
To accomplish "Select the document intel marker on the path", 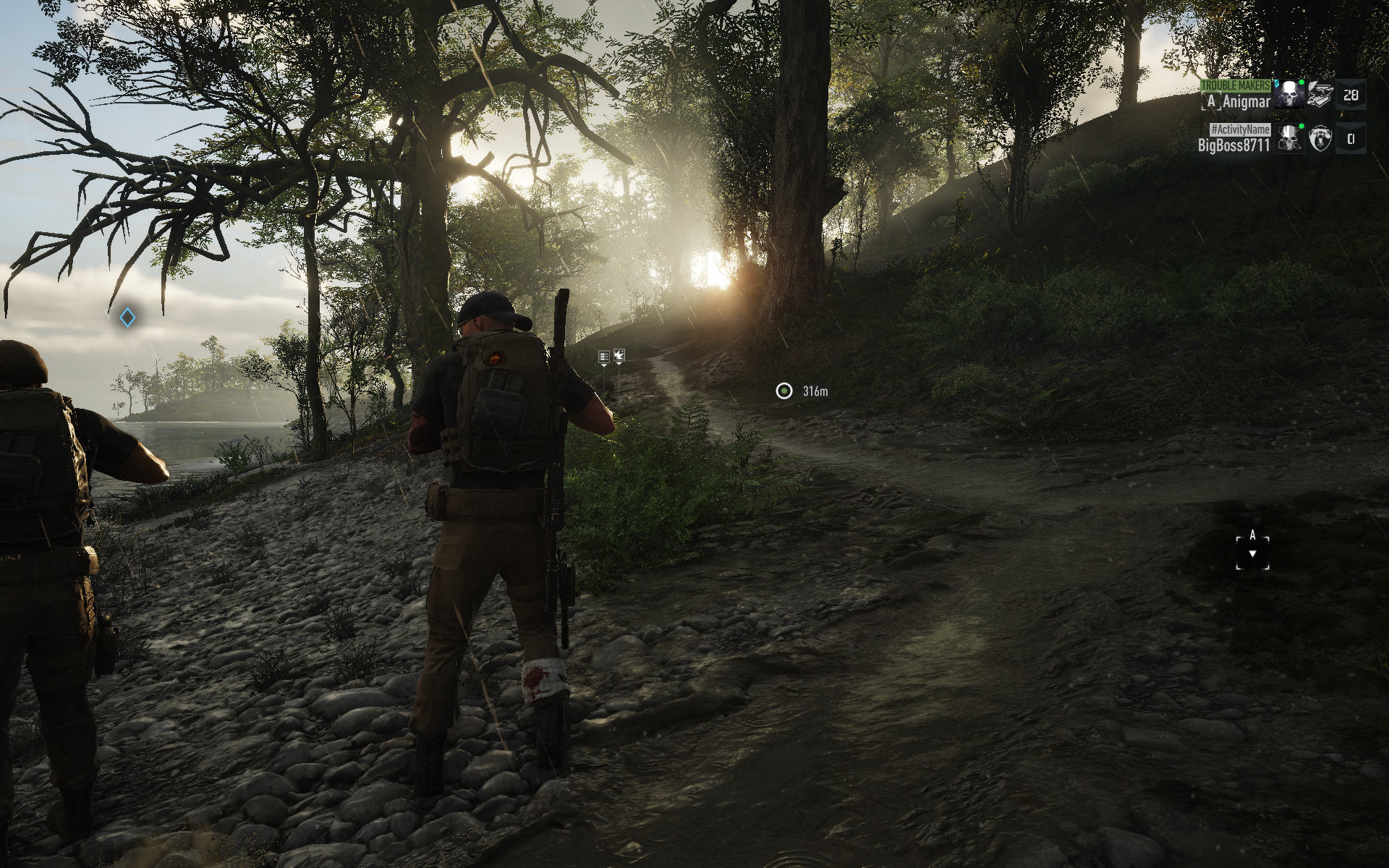I will (x=604, y=357).
